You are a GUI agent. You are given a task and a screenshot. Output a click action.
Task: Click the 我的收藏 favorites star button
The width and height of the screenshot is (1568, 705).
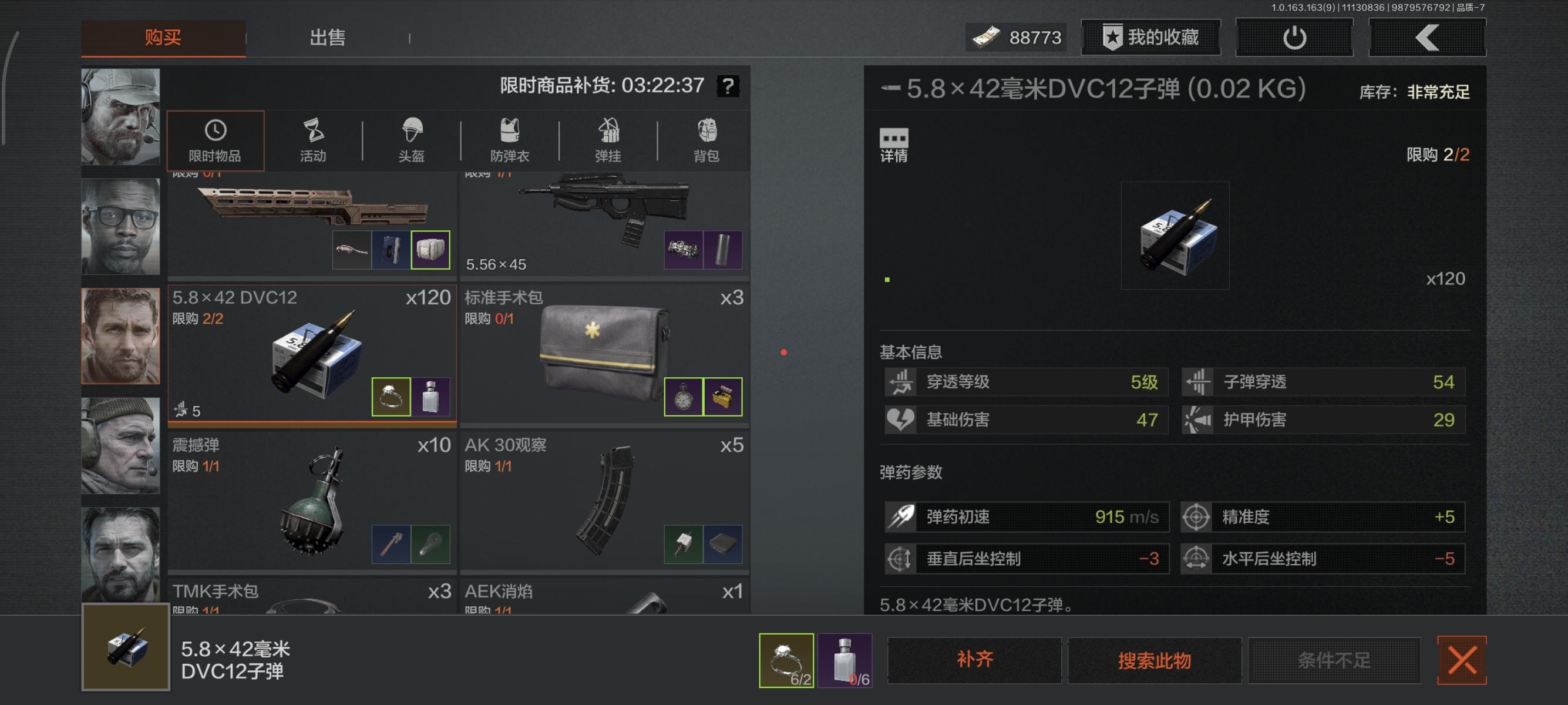[x=1149, y=37]
